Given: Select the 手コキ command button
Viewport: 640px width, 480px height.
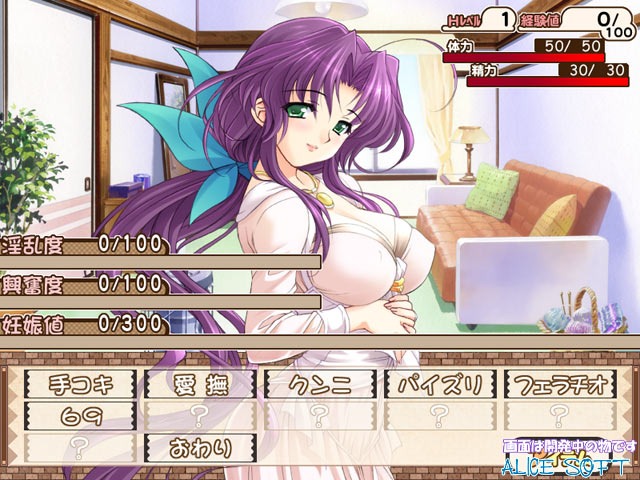Looking at the screenshot, I should [x=80, y=382].
